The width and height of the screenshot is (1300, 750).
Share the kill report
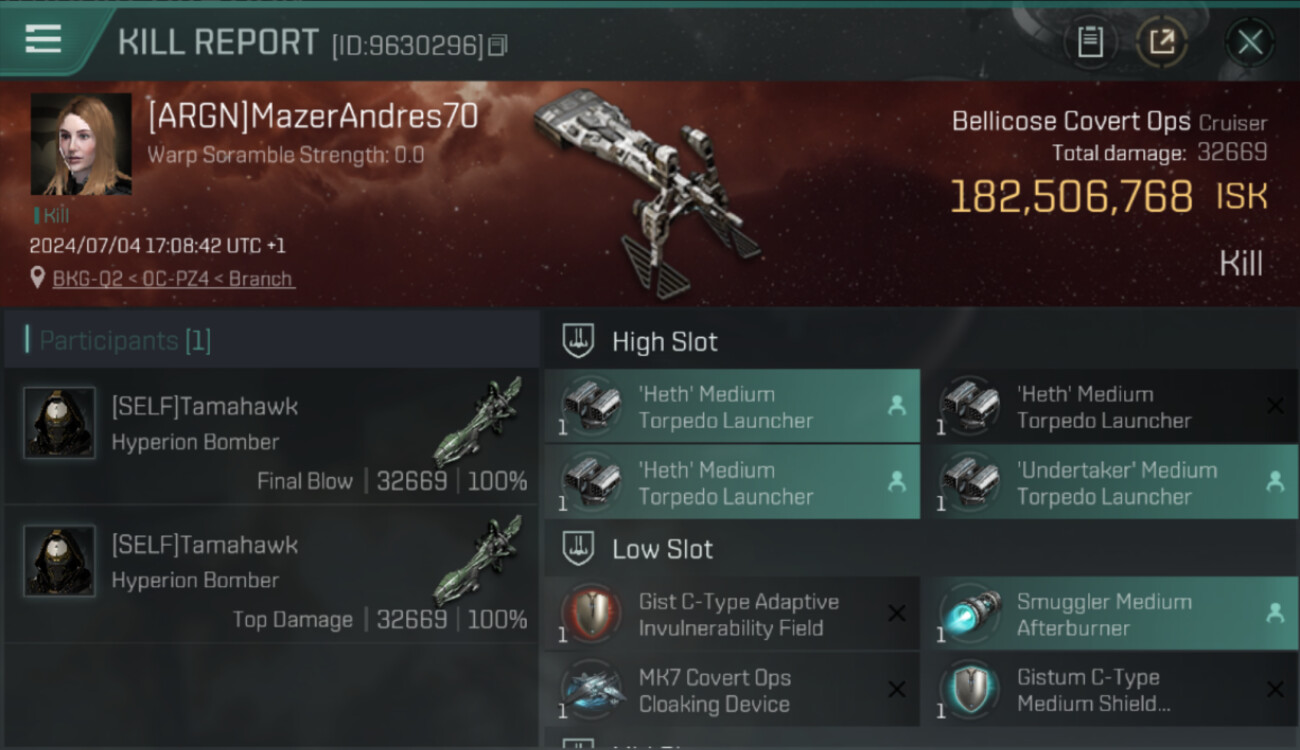click(x=1161, y=42)
